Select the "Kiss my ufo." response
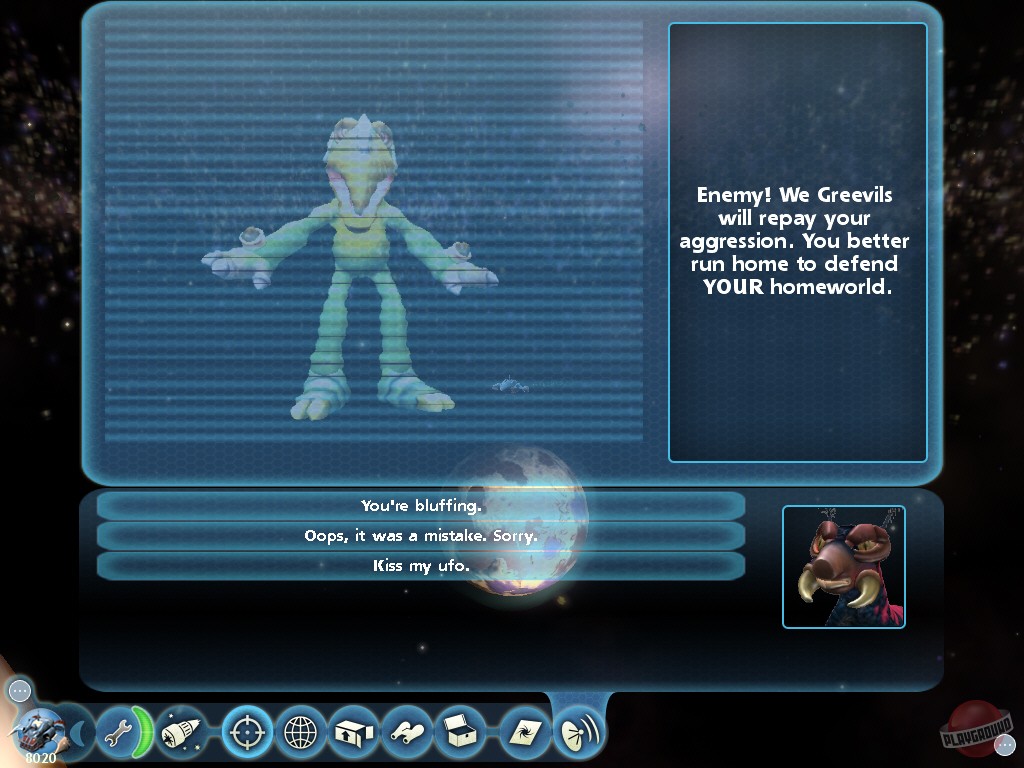Image resolution: width=1024 pixels, height=768 pixels. [421, 566]
